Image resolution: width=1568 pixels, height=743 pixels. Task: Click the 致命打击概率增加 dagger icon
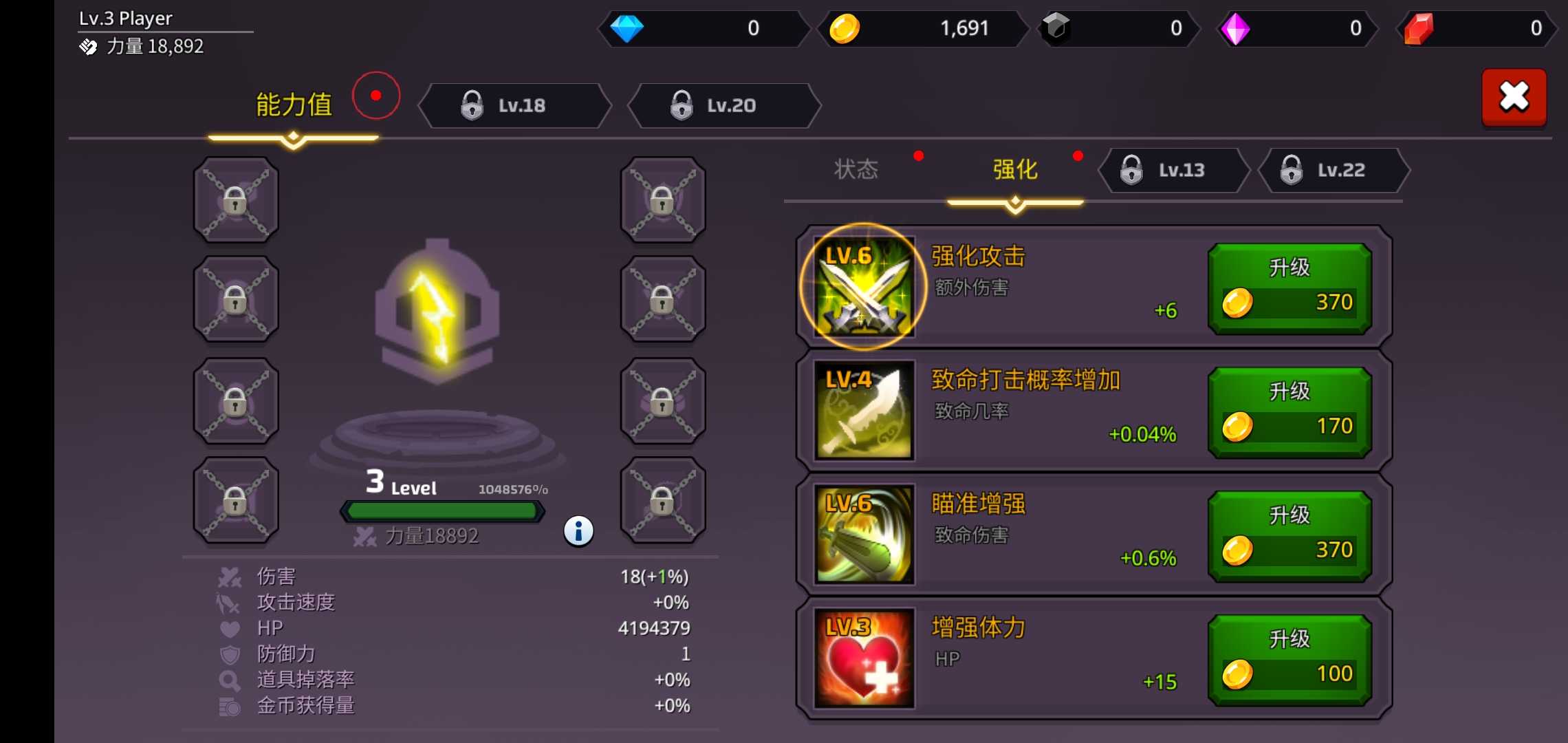(862, 411)
